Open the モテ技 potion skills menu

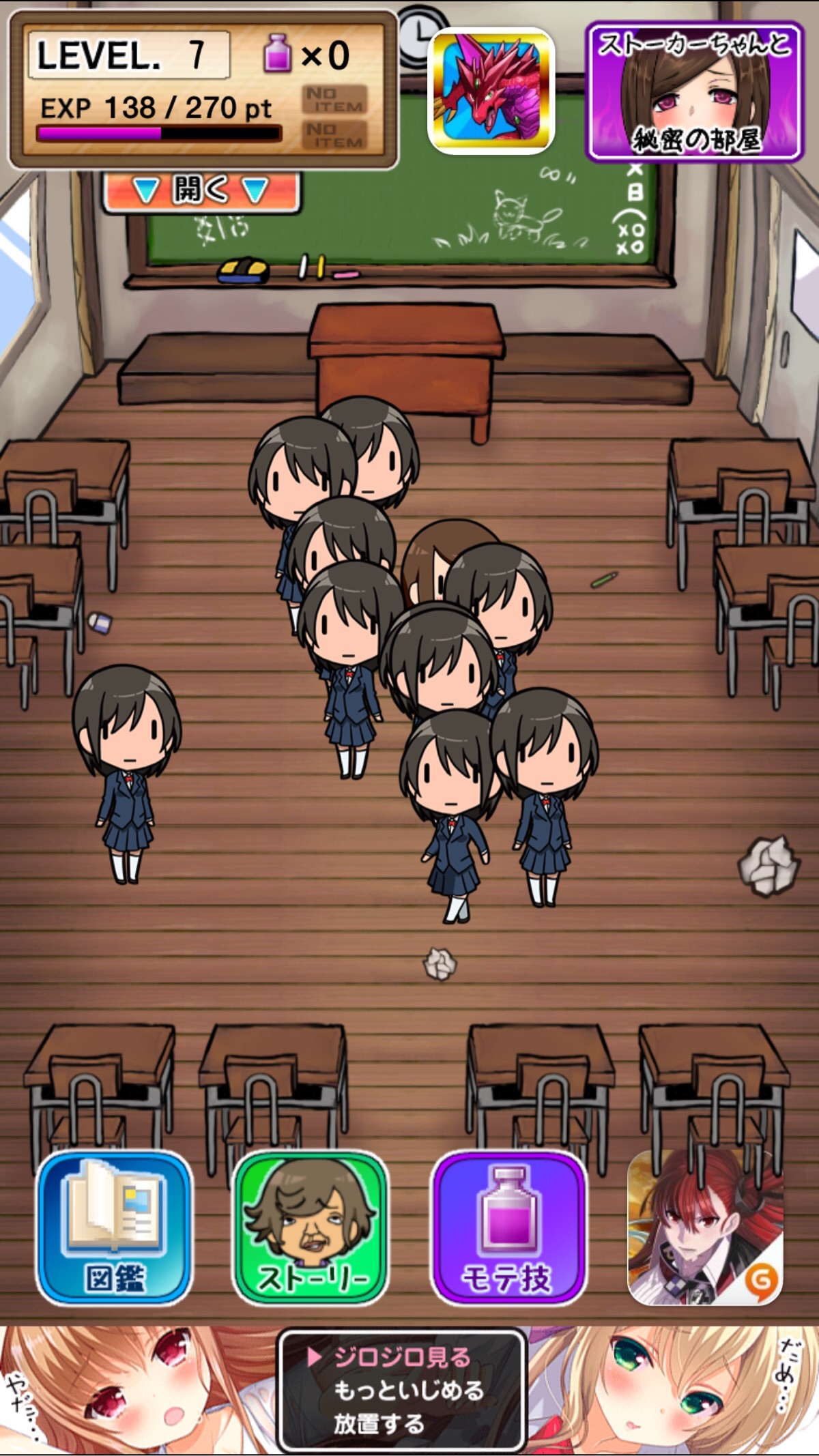click(508, 1228)
